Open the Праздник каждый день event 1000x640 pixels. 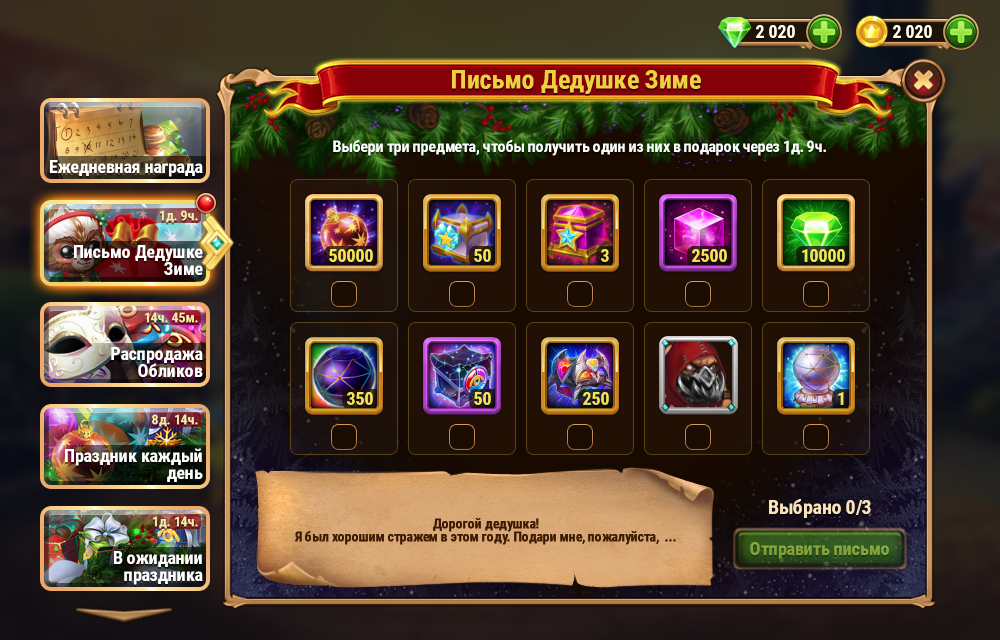tap(125, 446)
